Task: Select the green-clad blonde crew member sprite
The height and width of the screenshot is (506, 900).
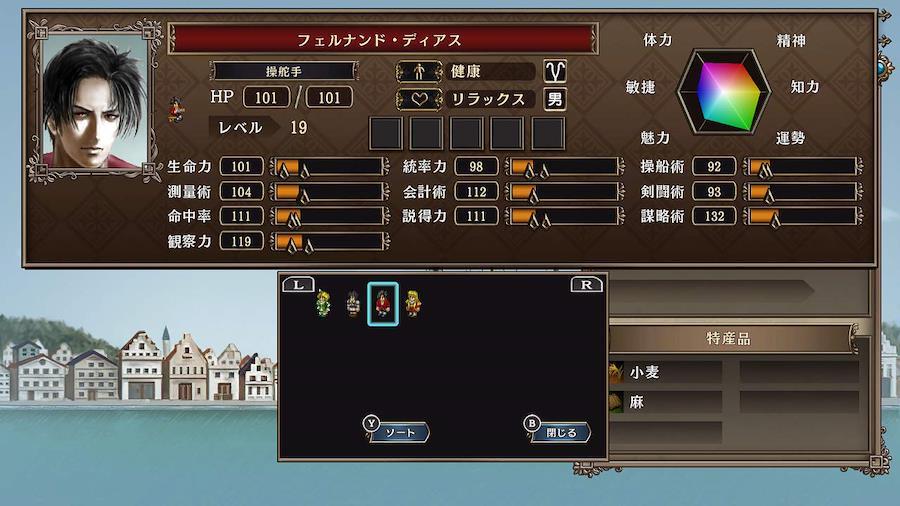Action: tap(323, 302)
